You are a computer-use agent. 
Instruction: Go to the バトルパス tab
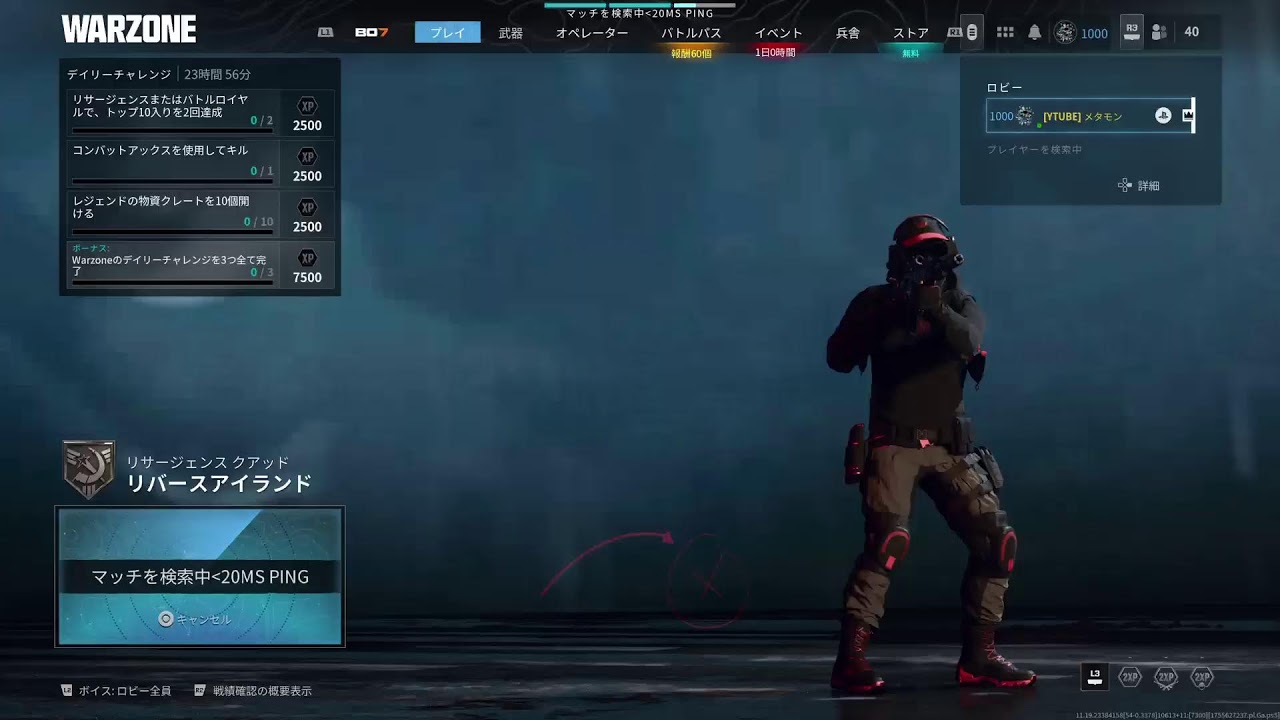pos(691,33)
